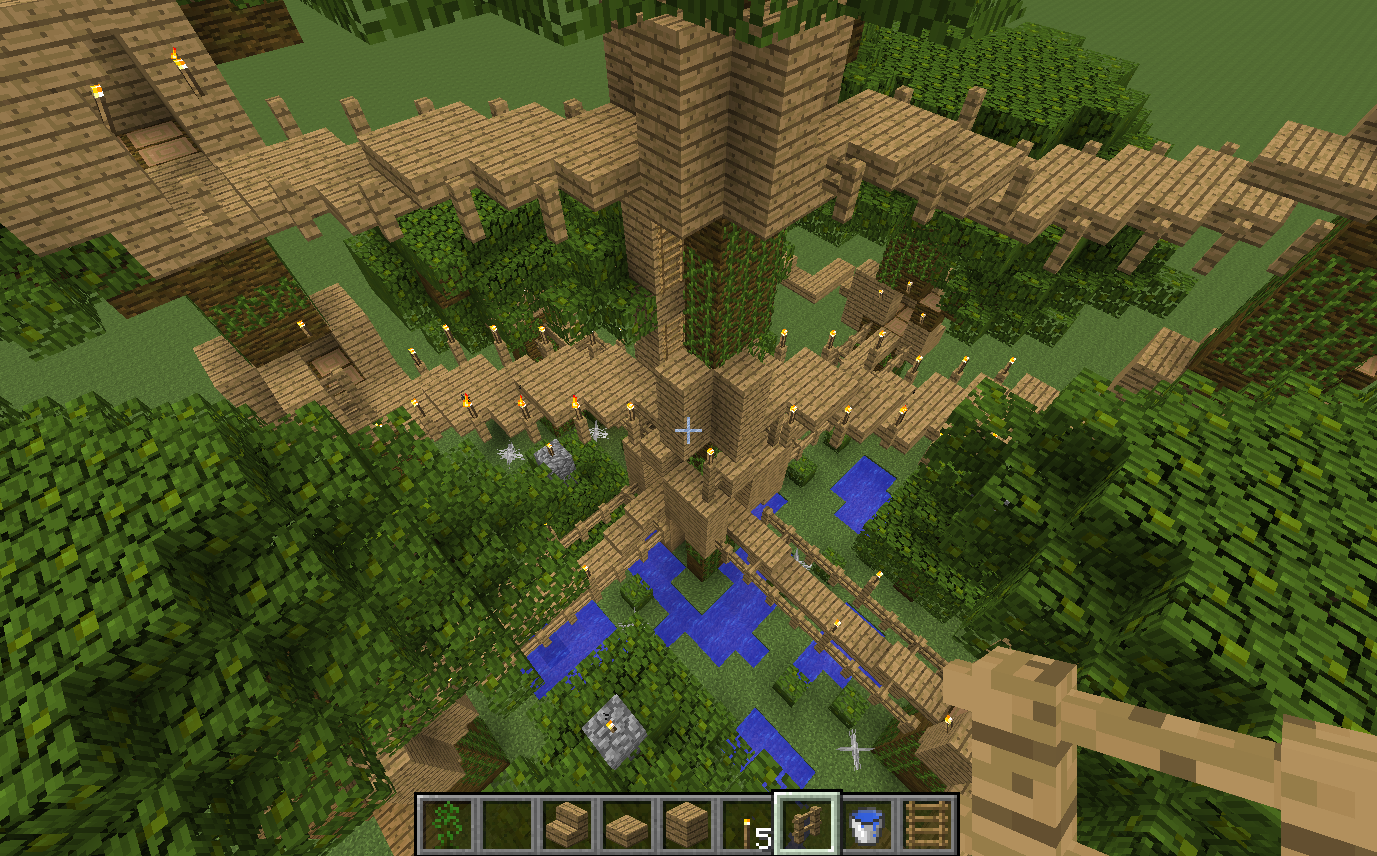Click the highlighted fence hotbar slot

point(806,825)
